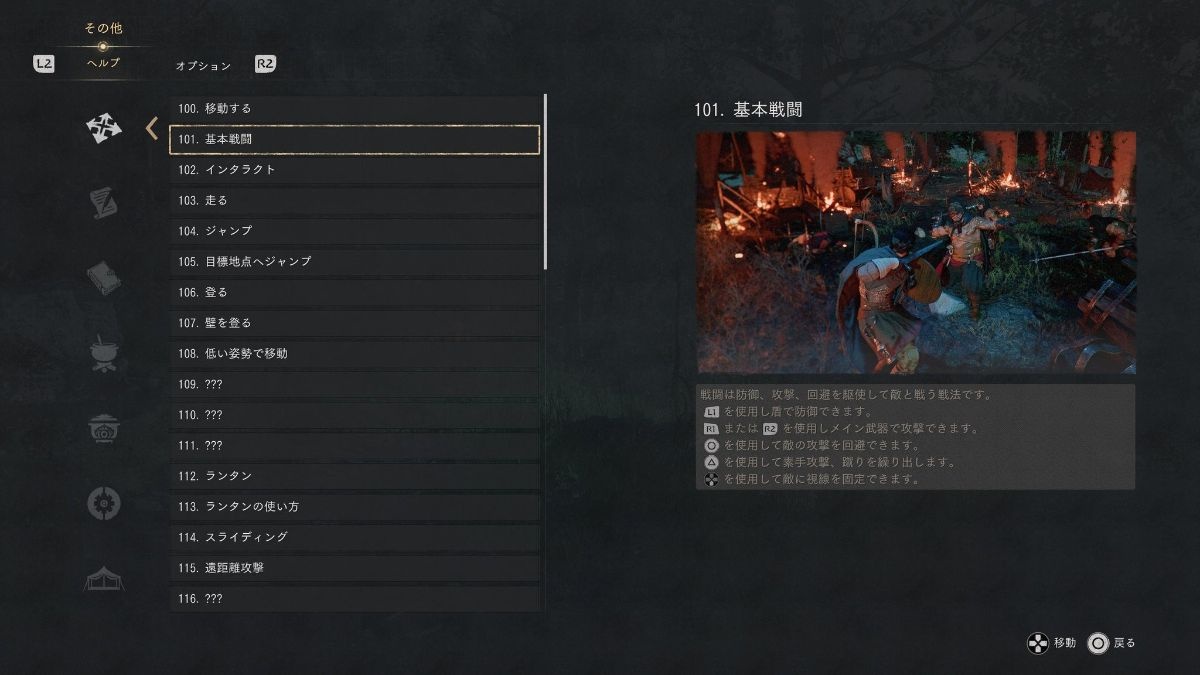Switch to the ヘルプ tab
The height and width of the screenshot is (675, 1200).
tap(103, 63)
